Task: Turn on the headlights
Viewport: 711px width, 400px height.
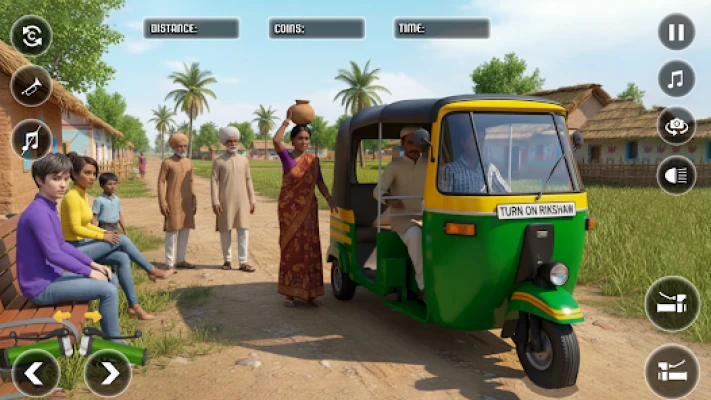Action: (676, 175)
